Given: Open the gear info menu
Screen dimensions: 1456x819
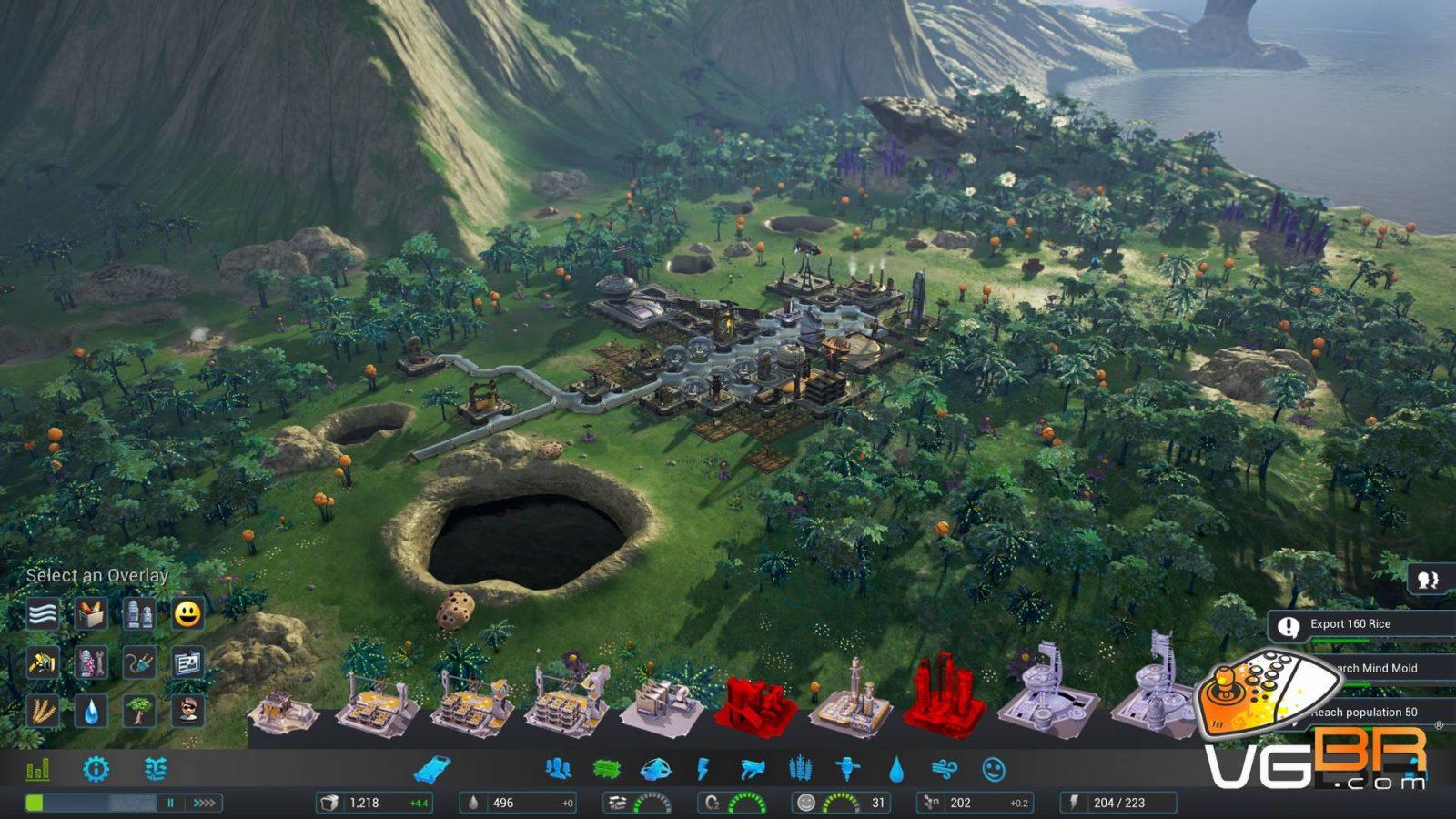Looking at the screenshot, I should coord(96,770).
